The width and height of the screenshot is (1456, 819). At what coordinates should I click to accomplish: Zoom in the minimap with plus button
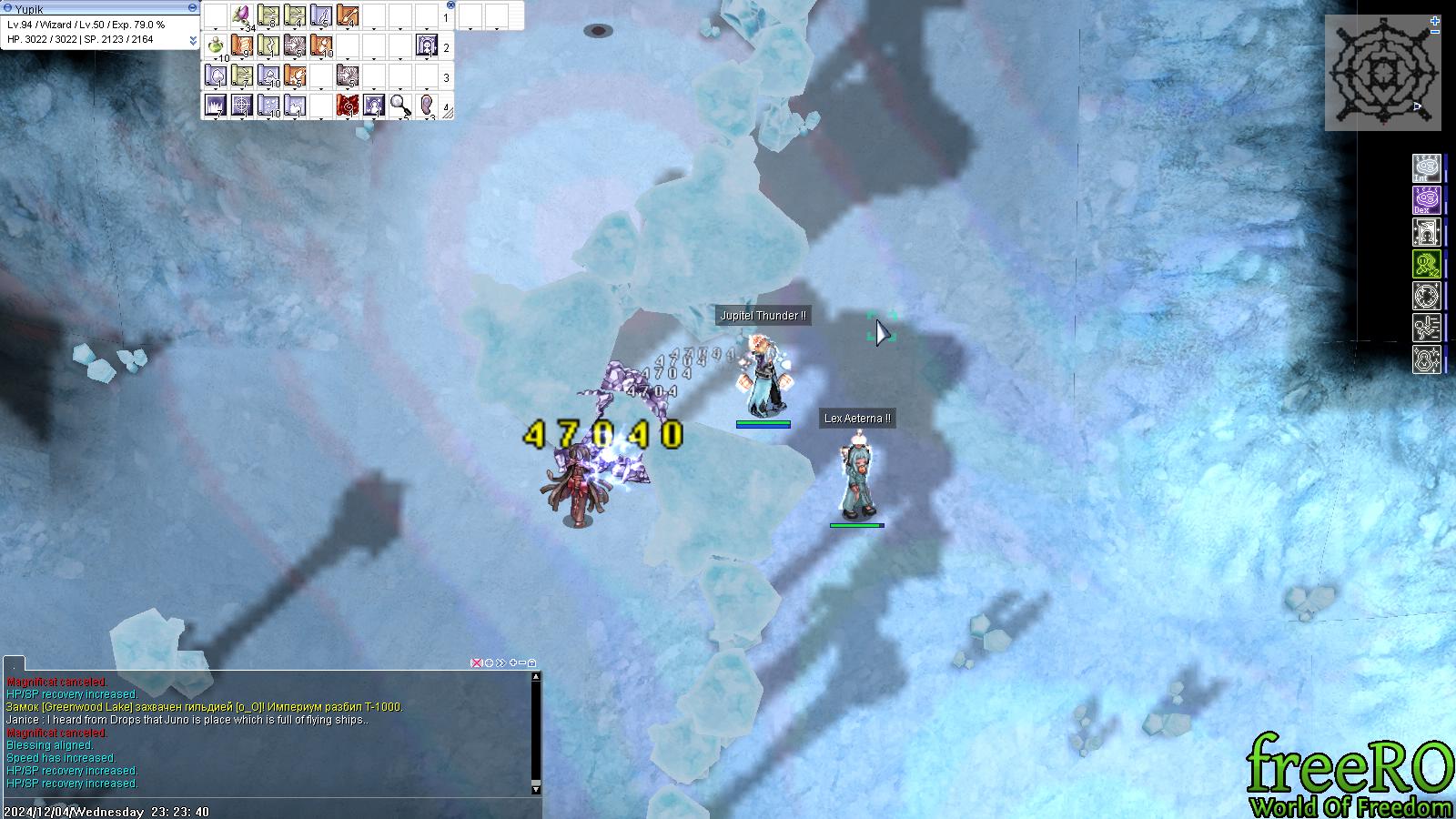(x=1435, y=20)
